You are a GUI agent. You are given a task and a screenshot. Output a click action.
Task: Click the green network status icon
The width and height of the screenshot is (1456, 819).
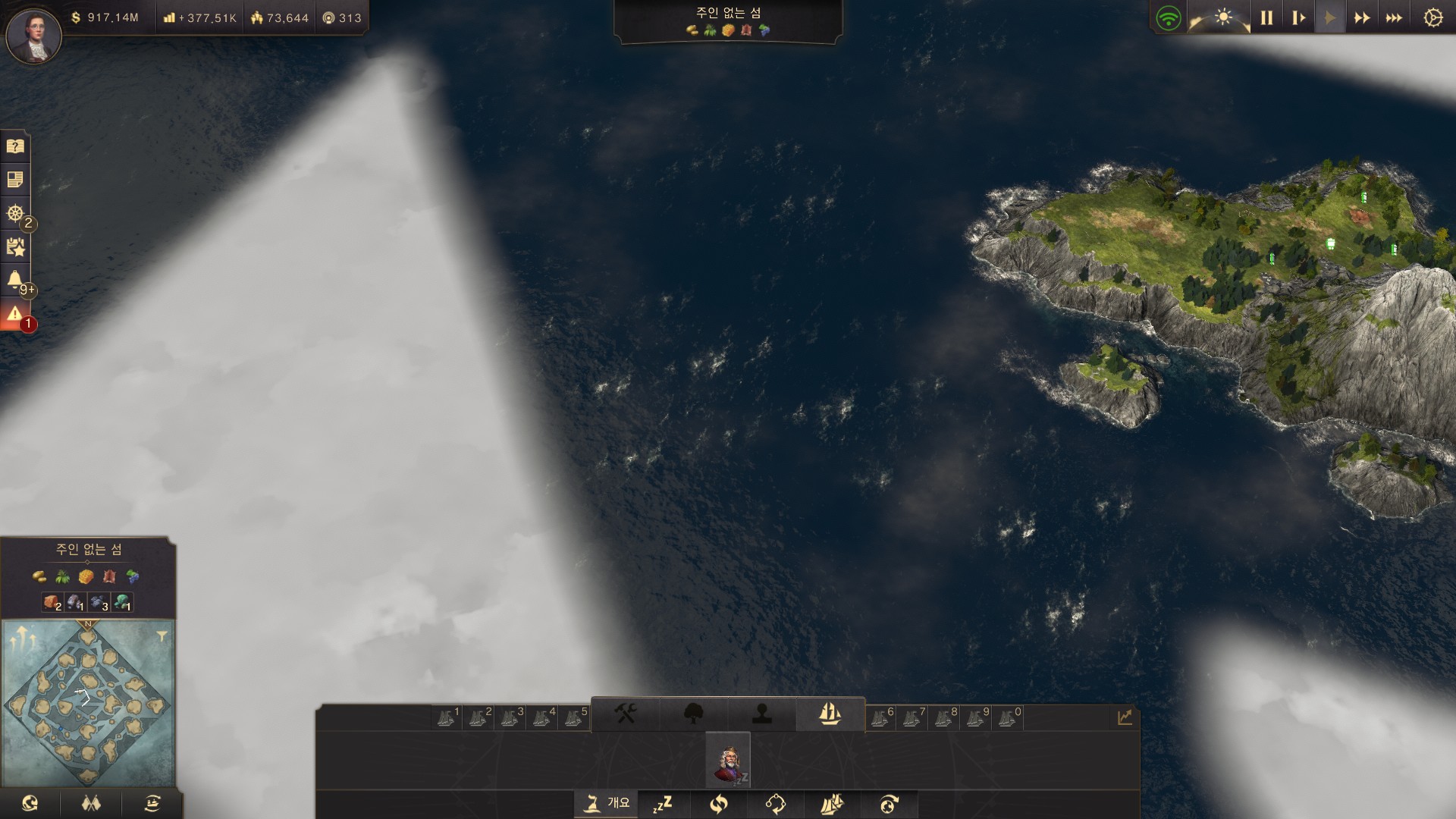(x=1169, y=17)
